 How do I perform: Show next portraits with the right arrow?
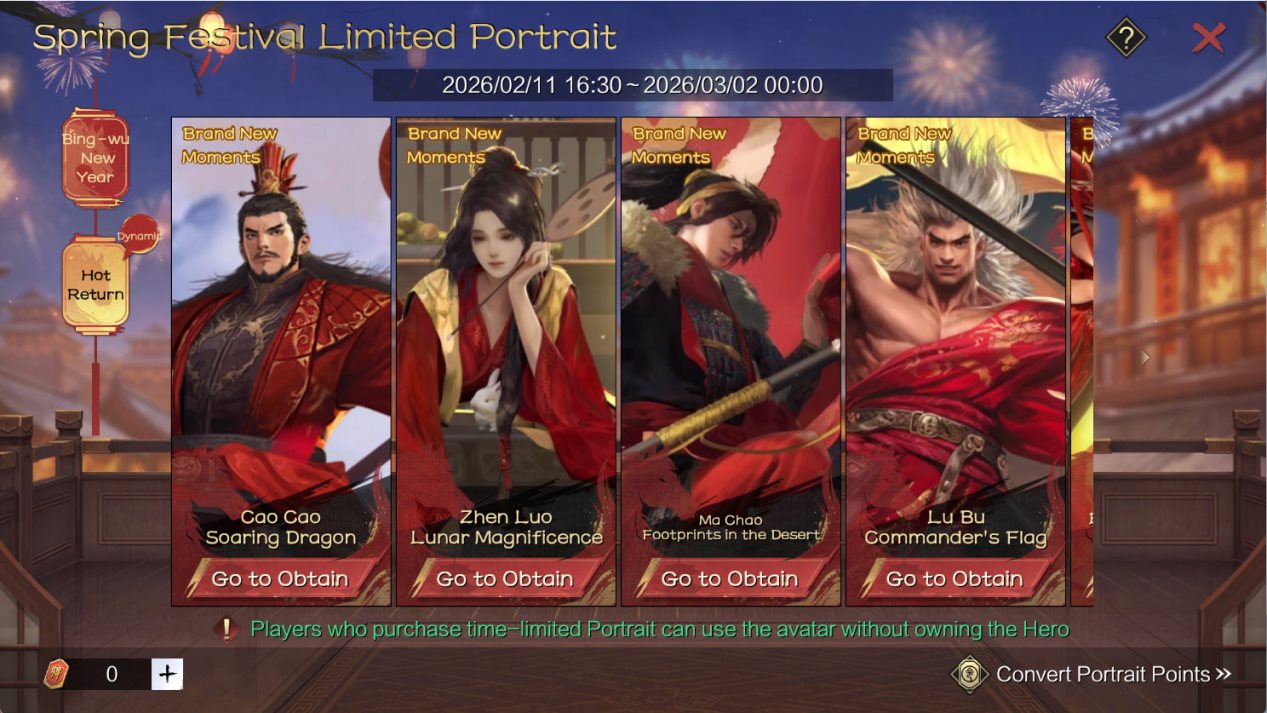(1146, 357)
